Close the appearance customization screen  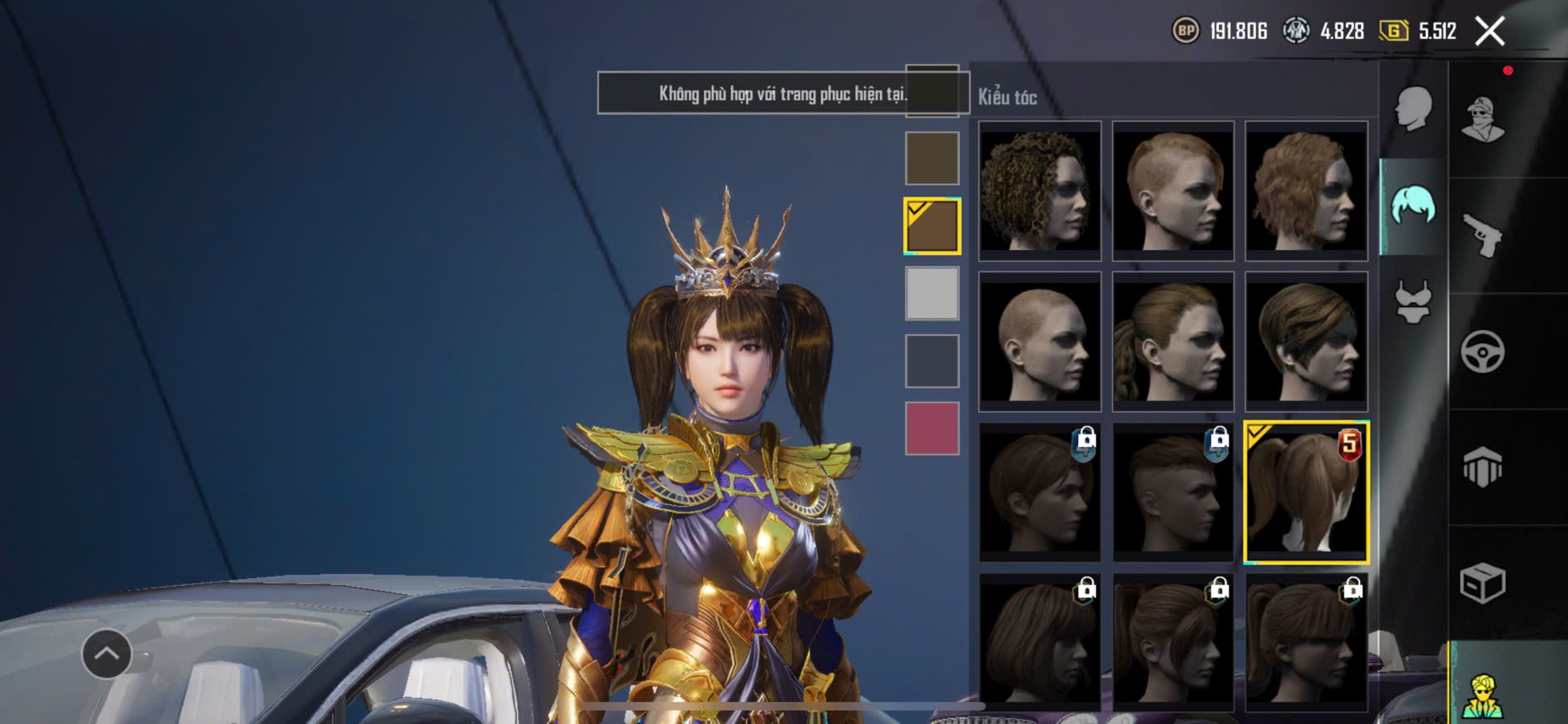1489,32
